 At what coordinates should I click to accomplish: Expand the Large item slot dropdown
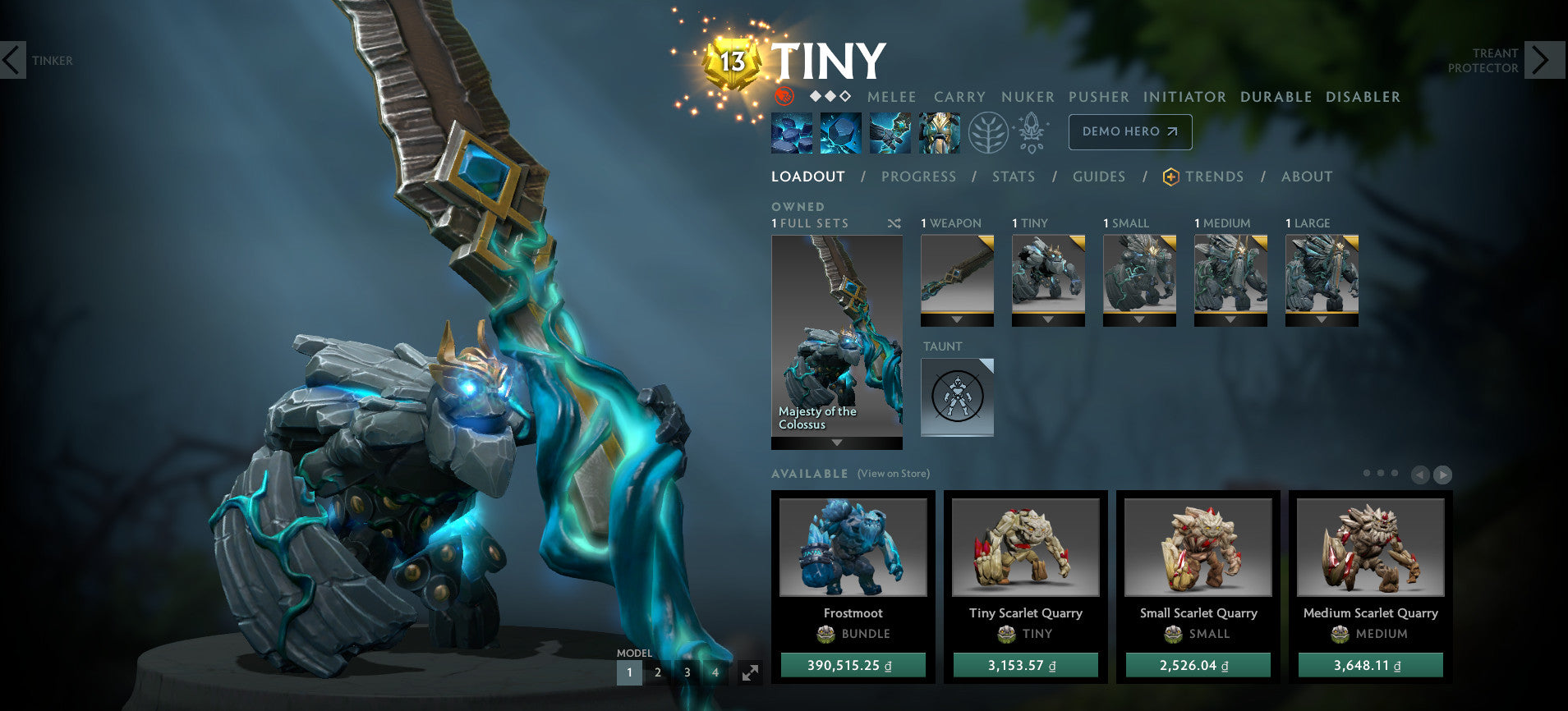(1322, 319)
